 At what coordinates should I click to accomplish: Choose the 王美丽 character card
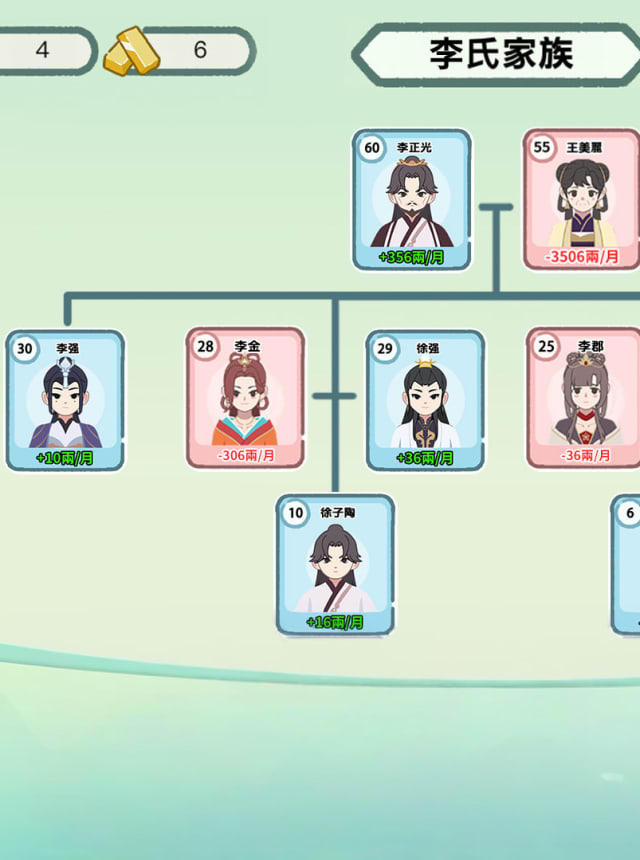582,199
